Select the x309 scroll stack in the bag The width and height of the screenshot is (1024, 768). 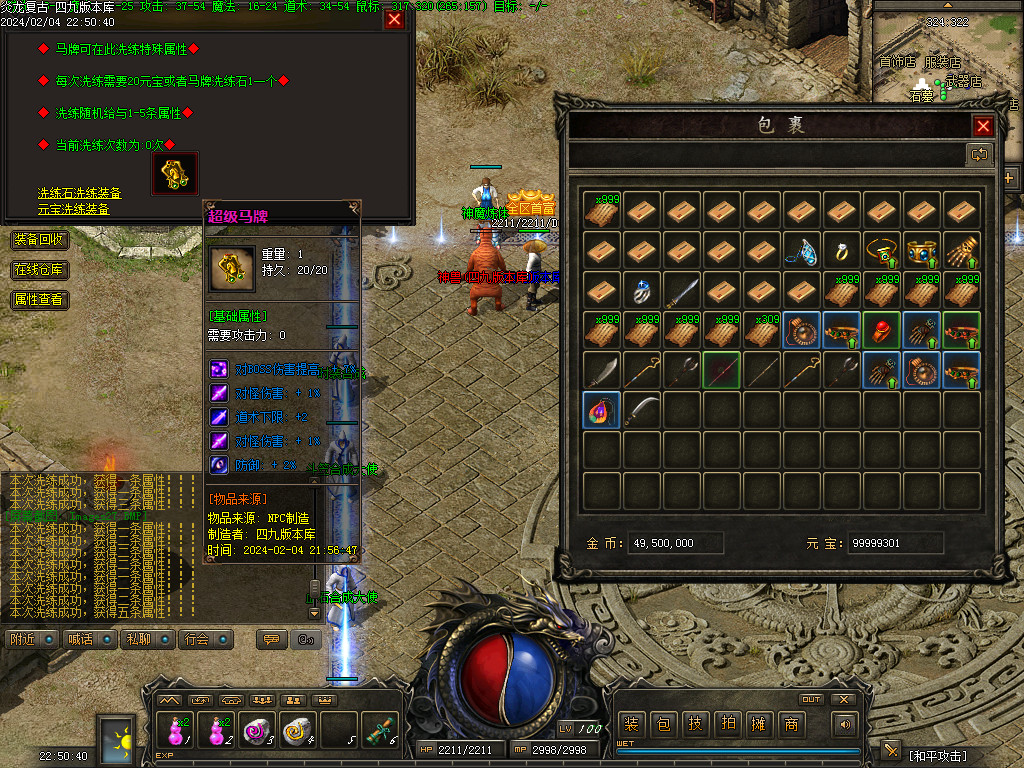[763, 330]
